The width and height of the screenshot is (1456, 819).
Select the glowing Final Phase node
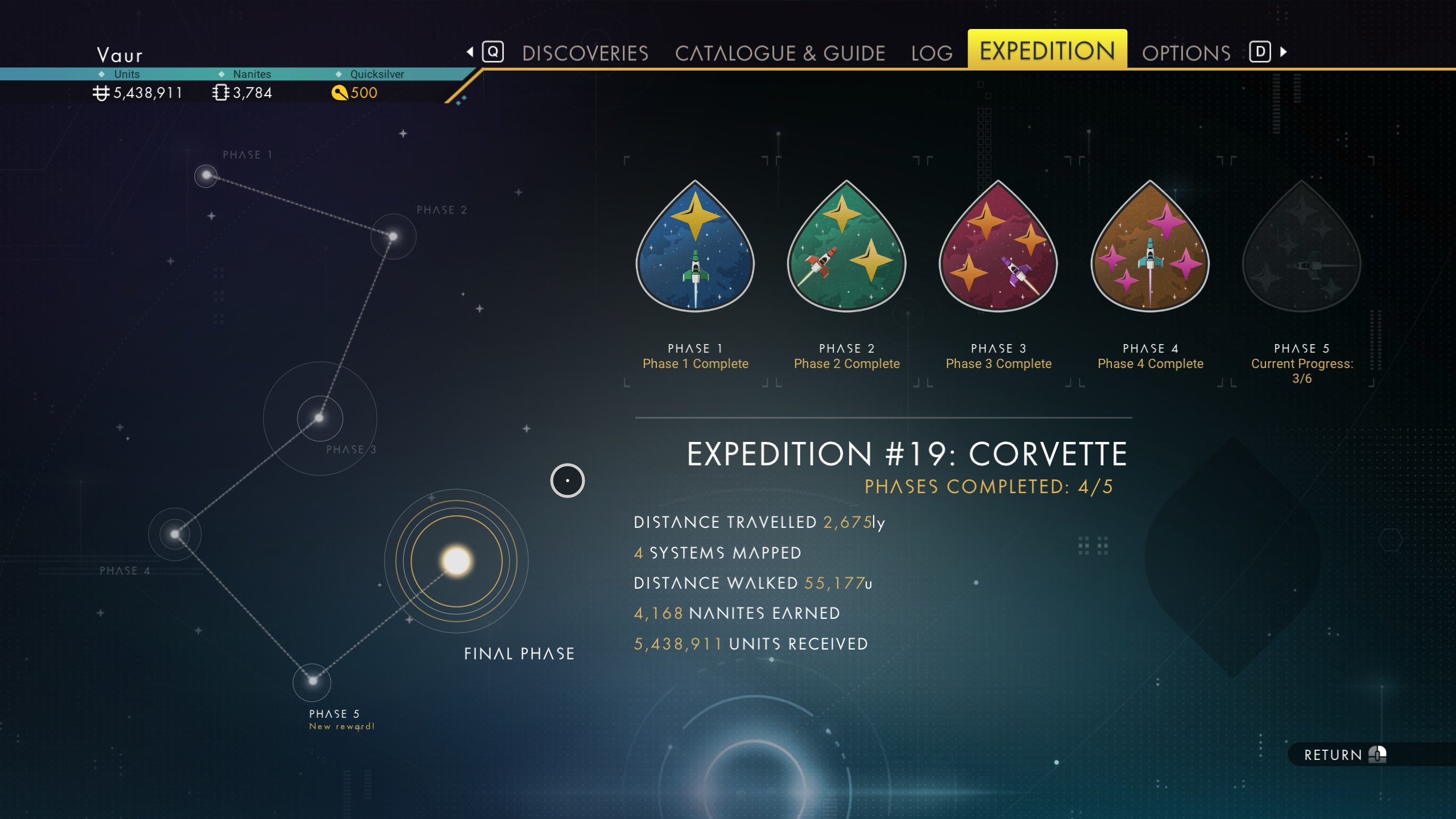(x=456, y=561)
